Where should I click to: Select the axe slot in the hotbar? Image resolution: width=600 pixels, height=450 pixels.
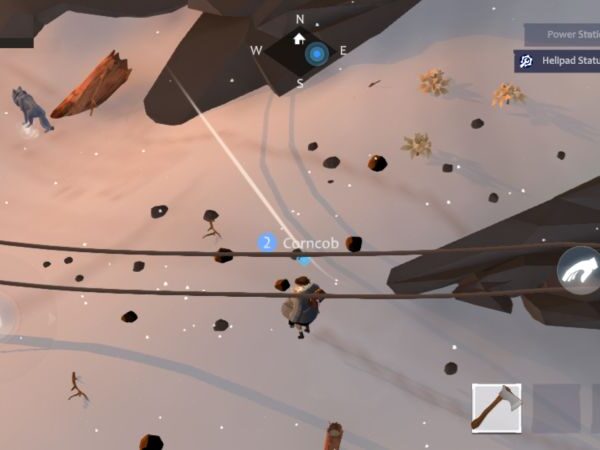[x=497, y=407]
